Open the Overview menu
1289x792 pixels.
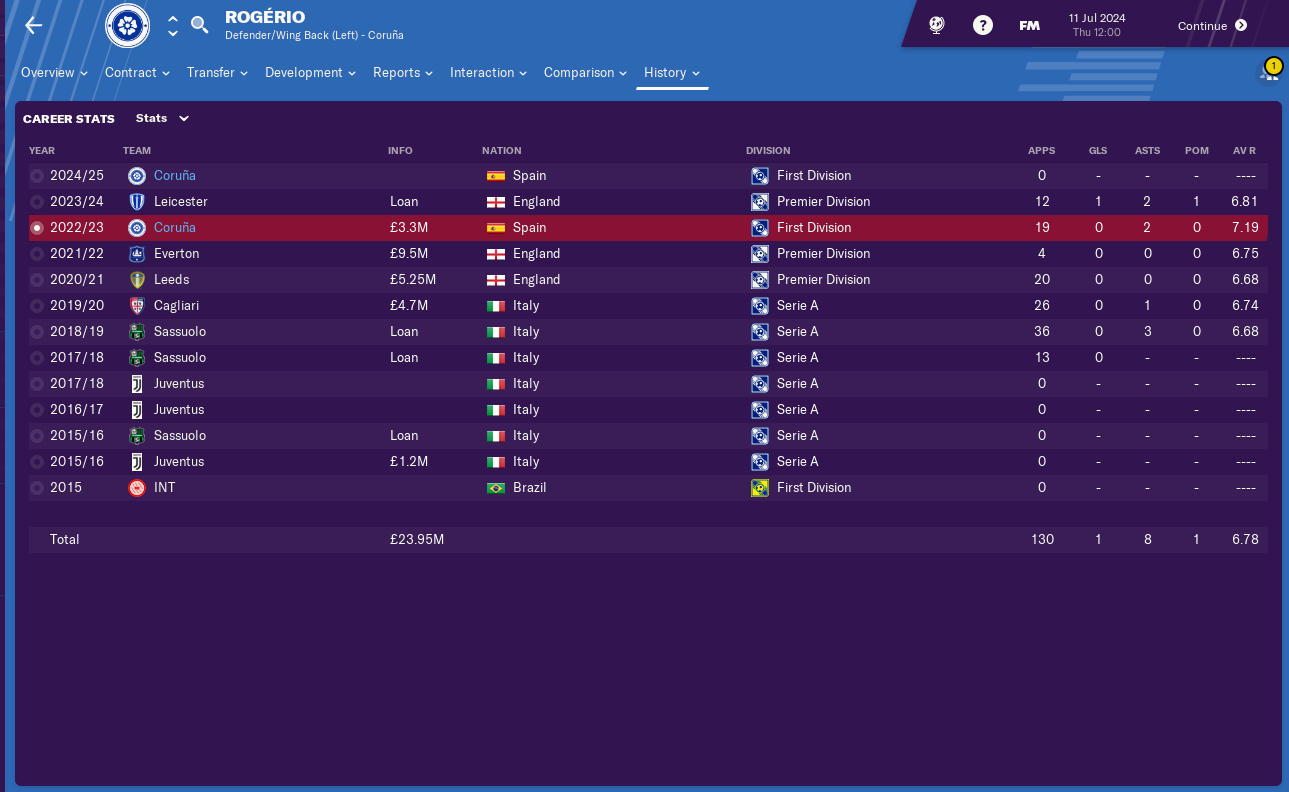pos(54,73)
